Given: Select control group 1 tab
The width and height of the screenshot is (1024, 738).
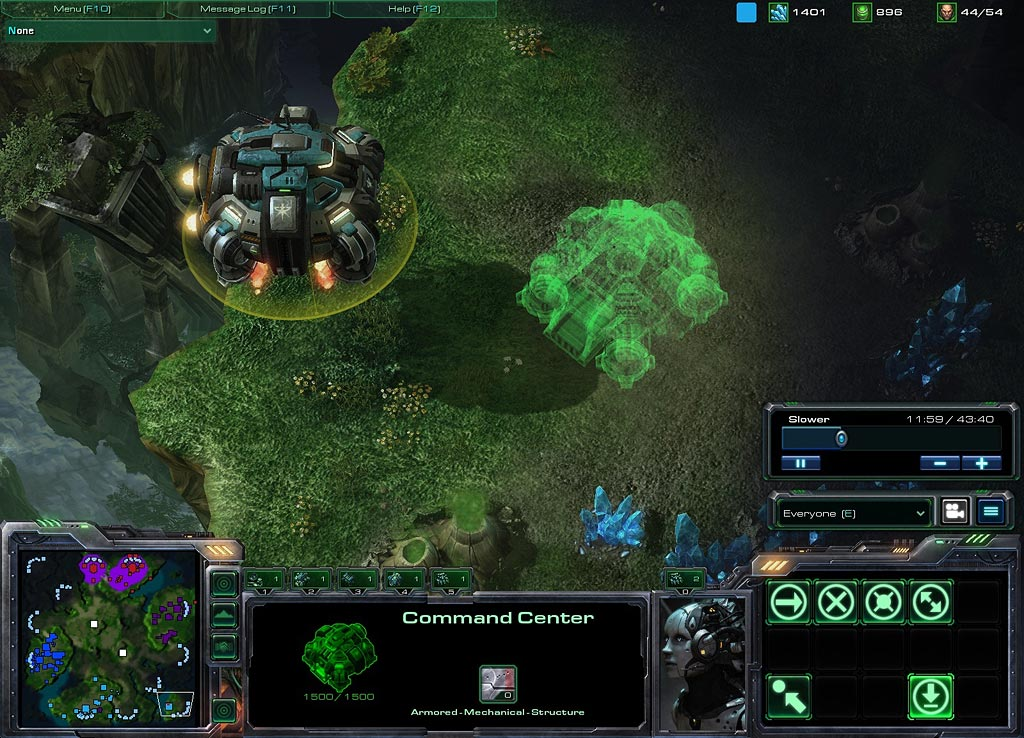Looking at the screenshot, I should [266, 578].
